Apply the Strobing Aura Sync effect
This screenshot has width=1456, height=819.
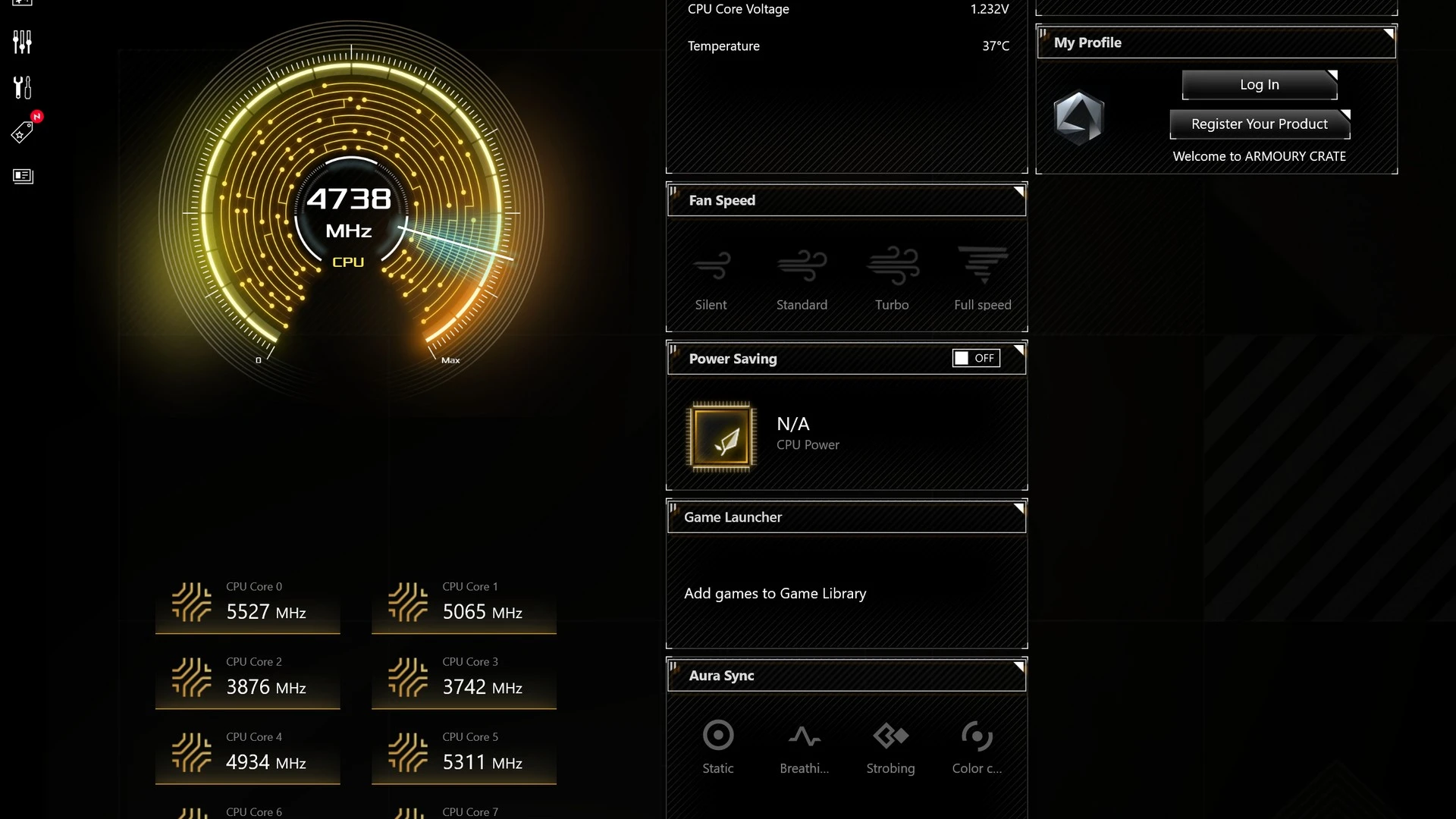pos(890,746)
